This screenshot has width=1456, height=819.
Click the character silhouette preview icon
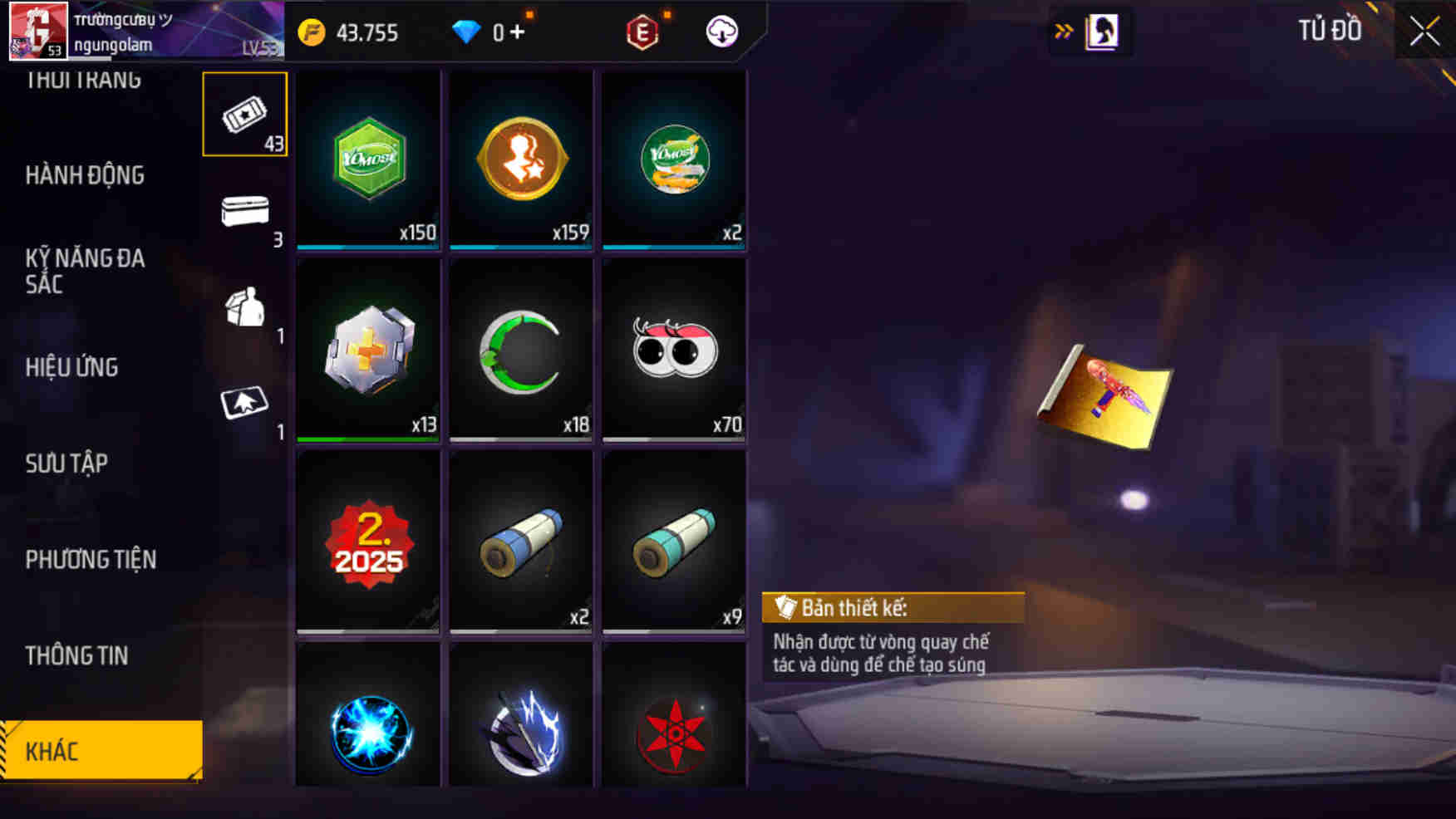coord(1103,32)
